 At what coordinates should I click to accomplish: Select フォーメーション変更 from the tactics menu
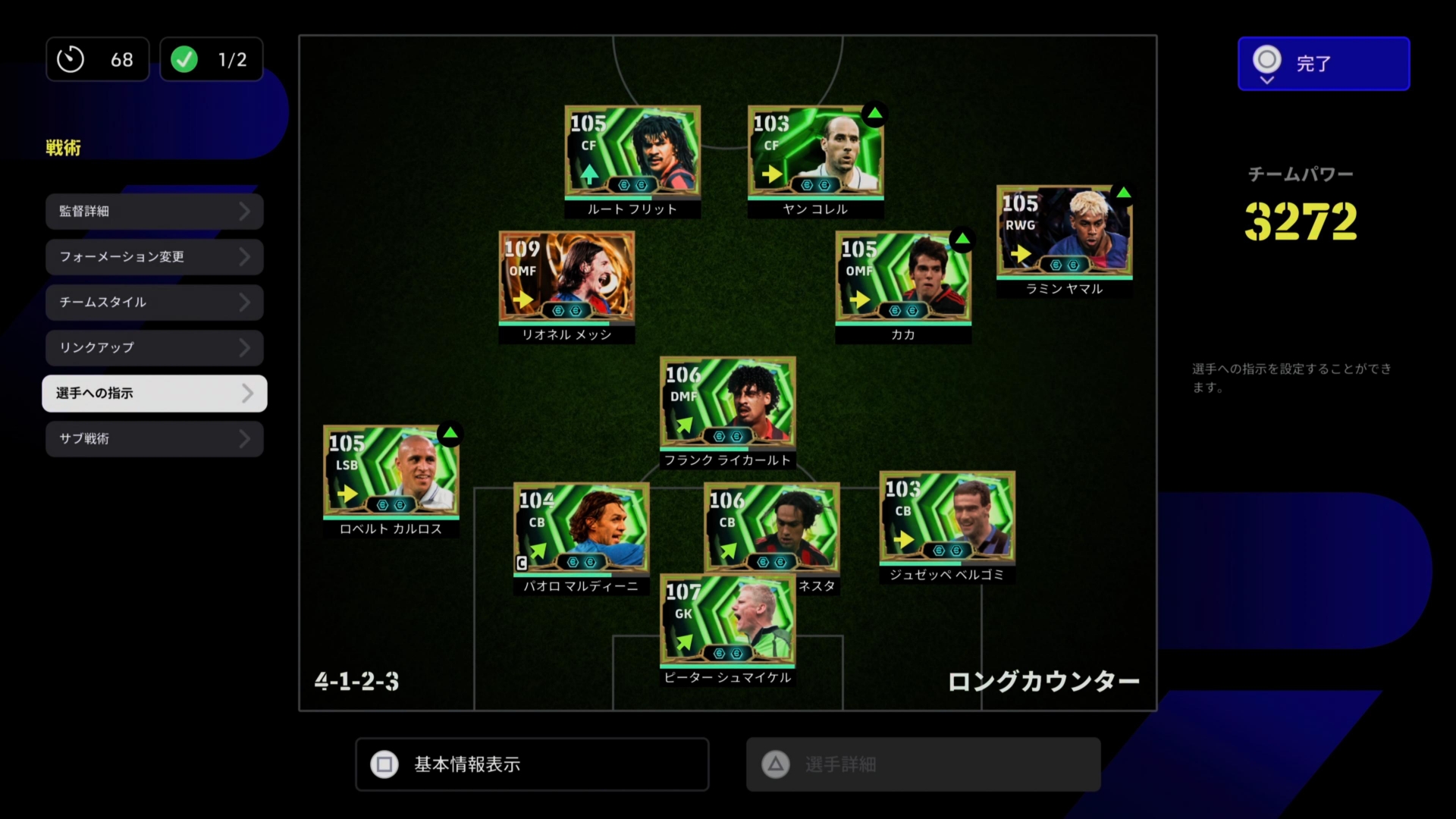[x=154, y=257]
